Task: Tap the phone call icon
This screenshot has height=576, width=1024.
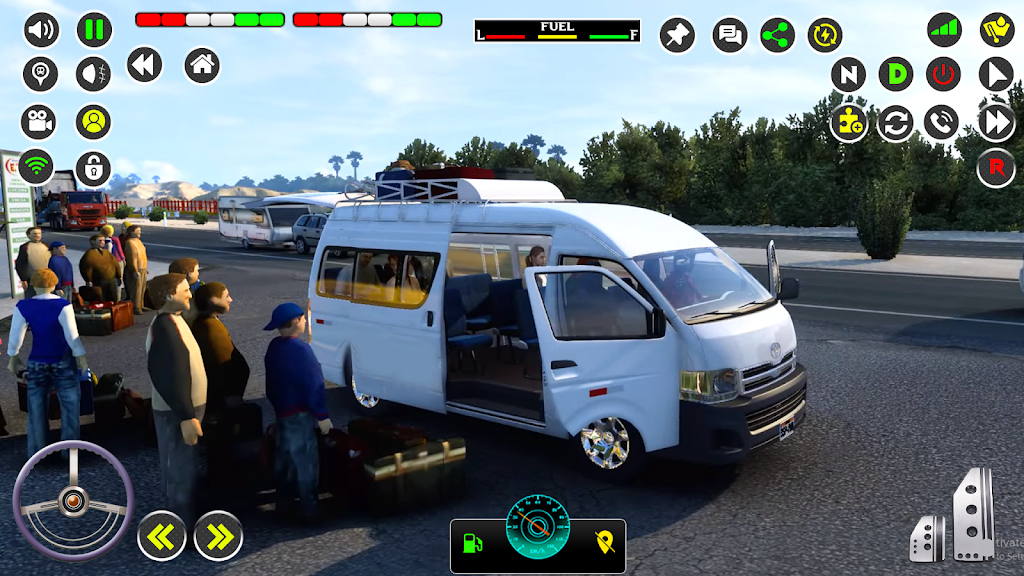Action: point(941,122)
